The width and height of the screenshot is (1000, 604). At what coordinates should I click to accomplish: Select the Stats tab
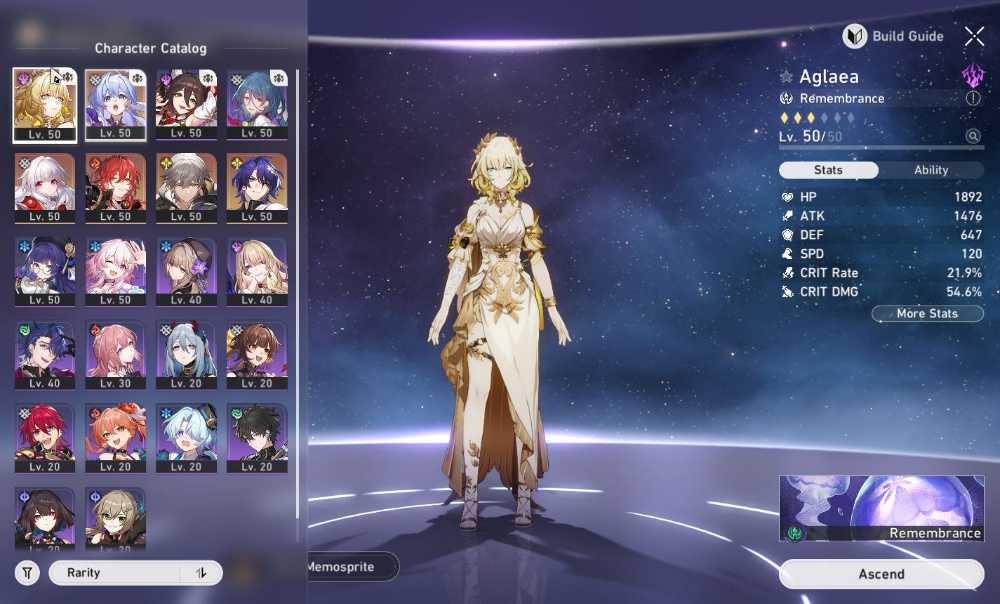(x=828, y=170)
